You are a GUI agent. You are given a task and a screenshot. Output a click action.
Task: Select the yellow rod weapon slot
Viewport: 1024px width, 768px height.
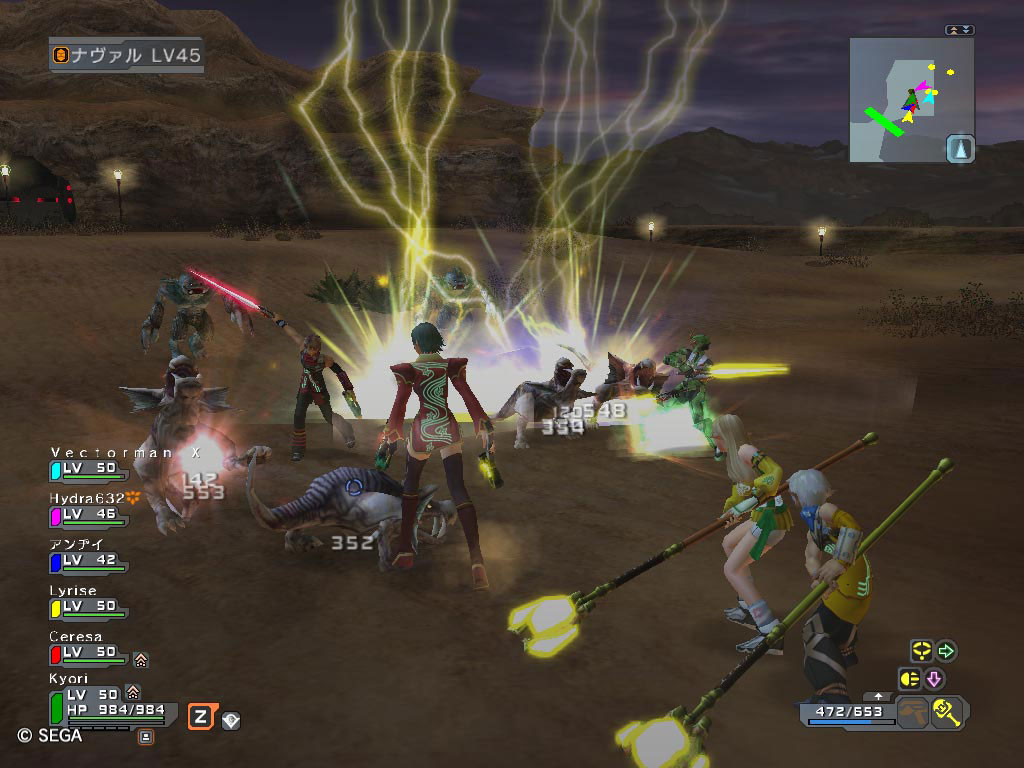[x=945, y=712]
